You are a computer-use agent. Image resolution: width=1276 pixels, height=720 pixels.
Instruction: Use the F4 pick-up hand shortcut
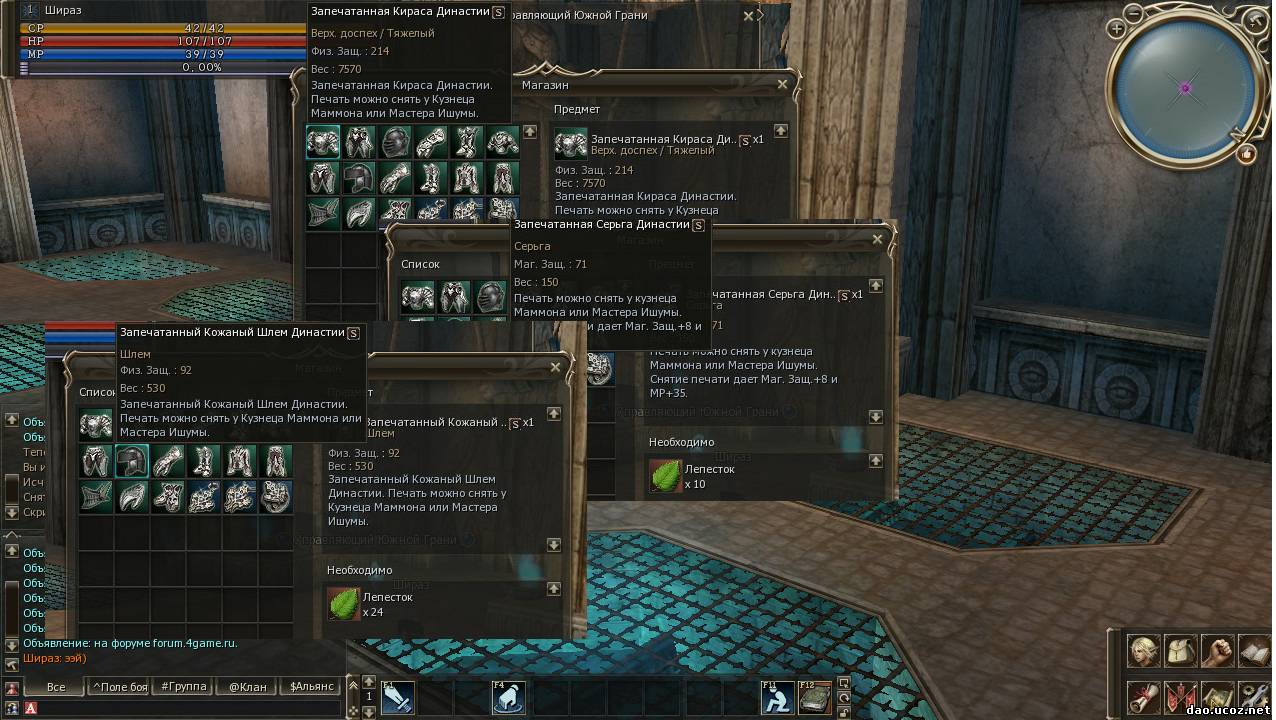click(508, 697)
